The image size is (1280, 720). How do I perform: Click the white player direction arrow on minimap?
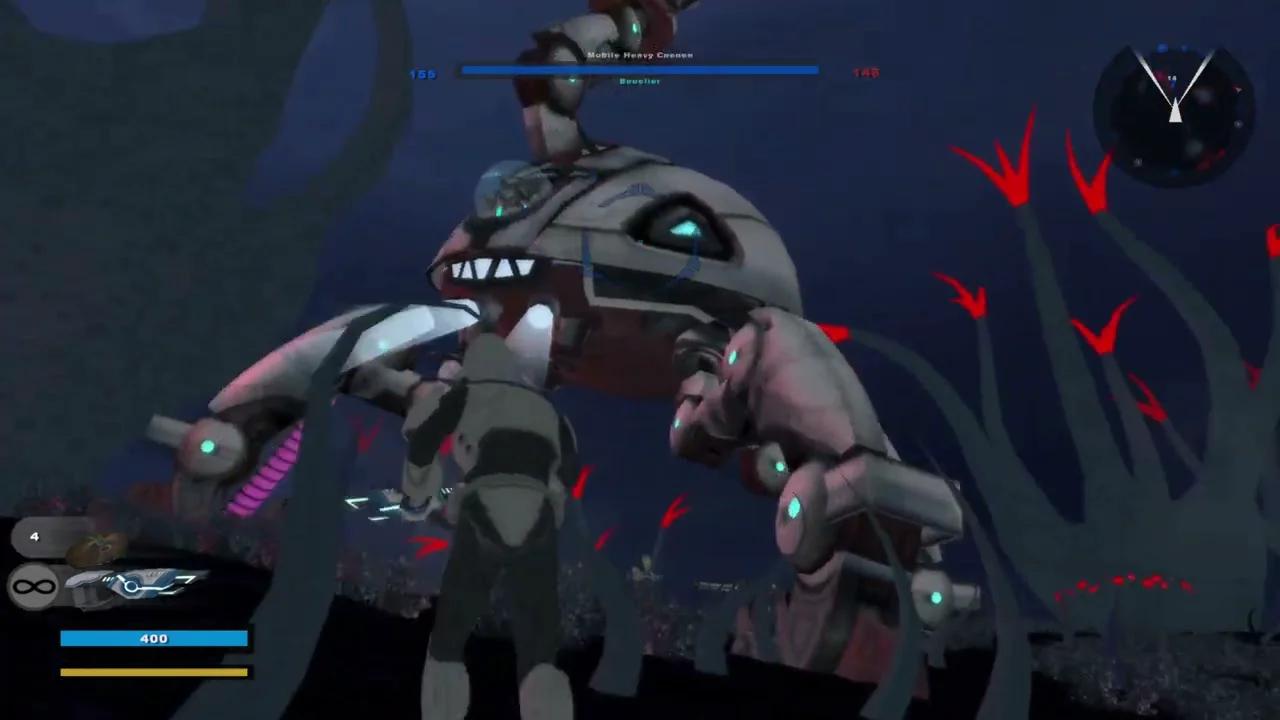click(x=1175, y=112)
